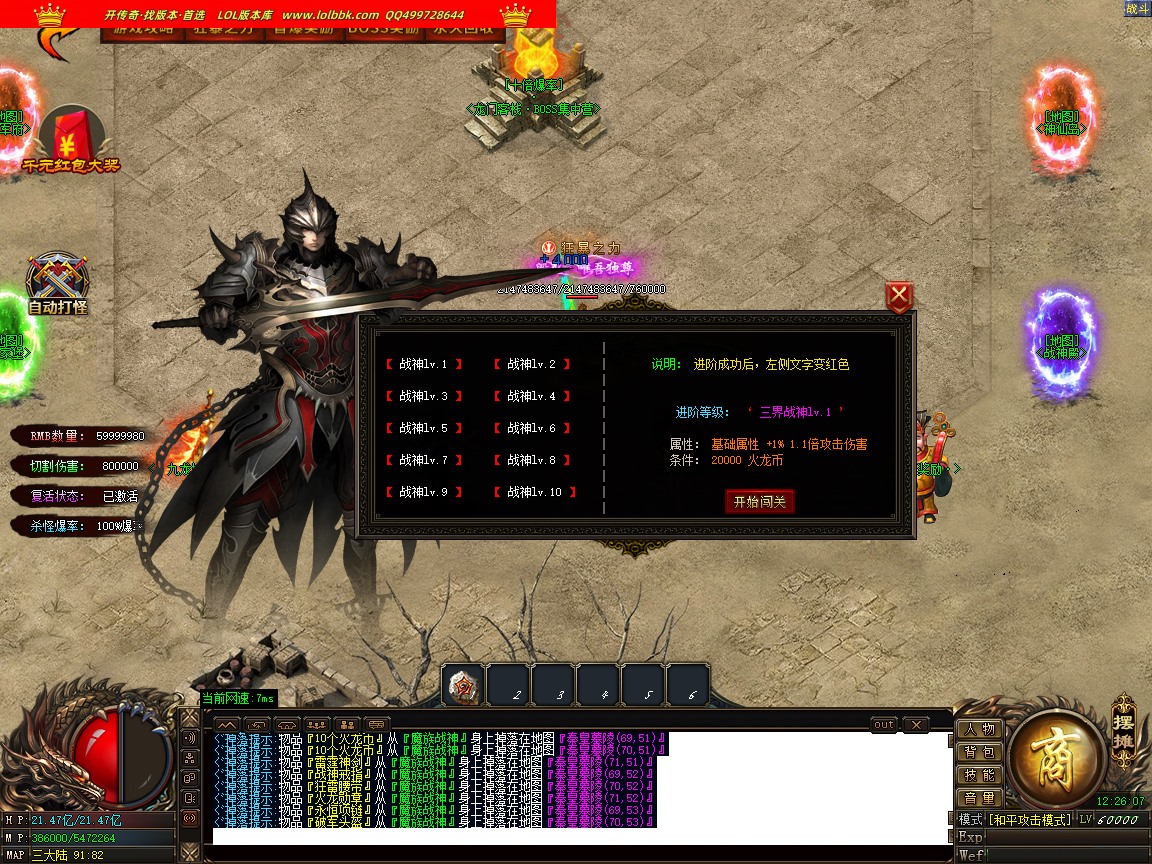Viewport: 1152px width, 864px height.
Task: Click the 战斗 button in the corner
Action: (1137, 9)
